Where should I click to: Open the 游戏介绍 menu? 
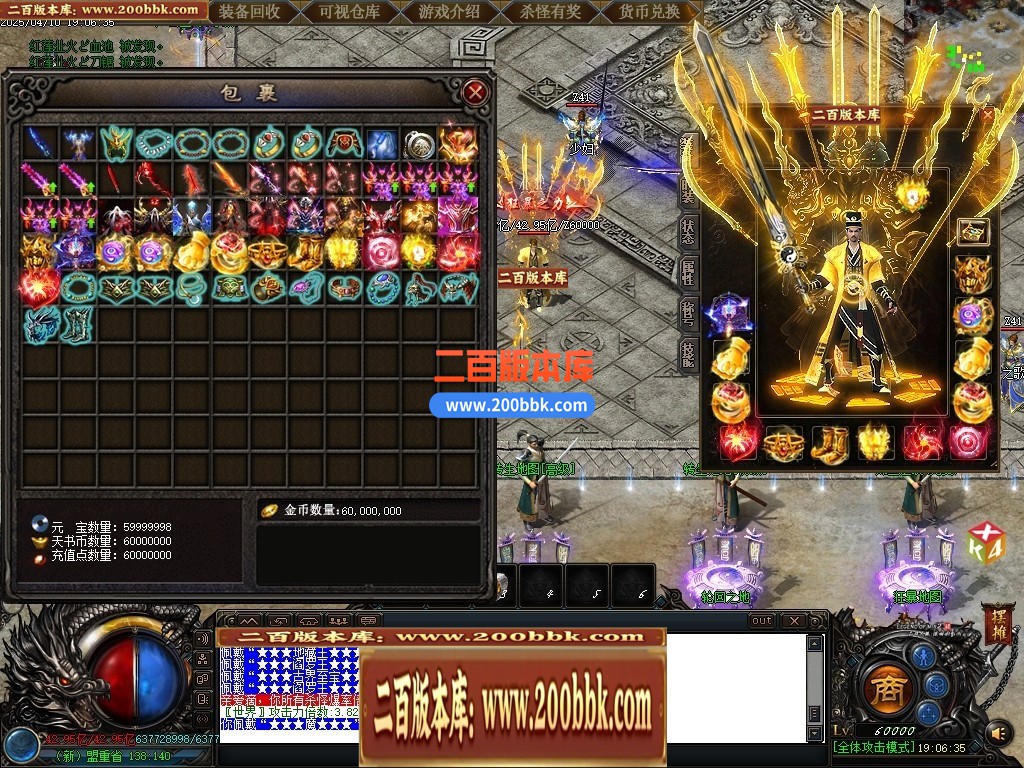tap(449, 12)
